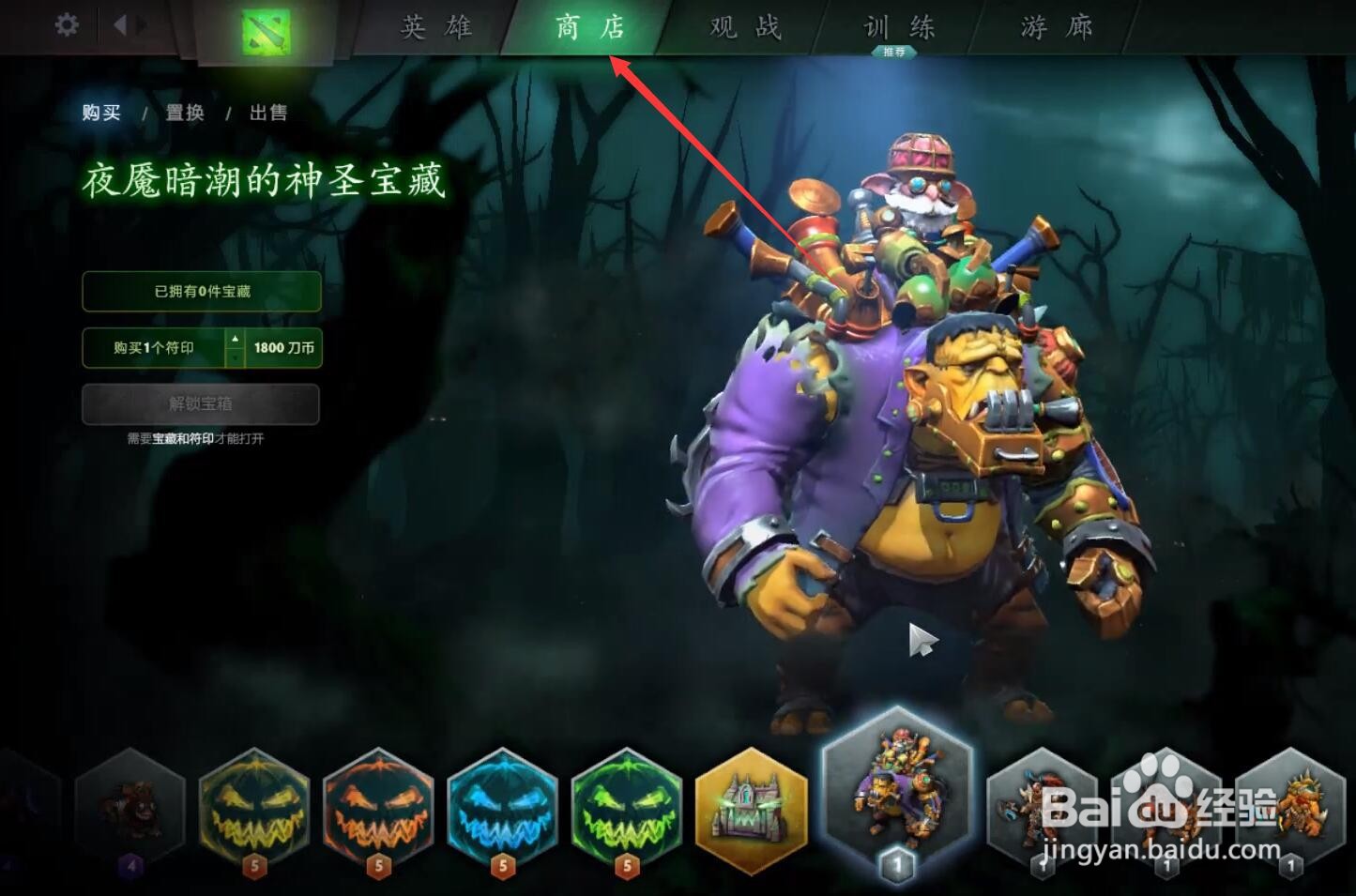Screen dimensions: 1356x896
Task: Click the grayed 解锁宝箱 button
Action: [202, 404]
